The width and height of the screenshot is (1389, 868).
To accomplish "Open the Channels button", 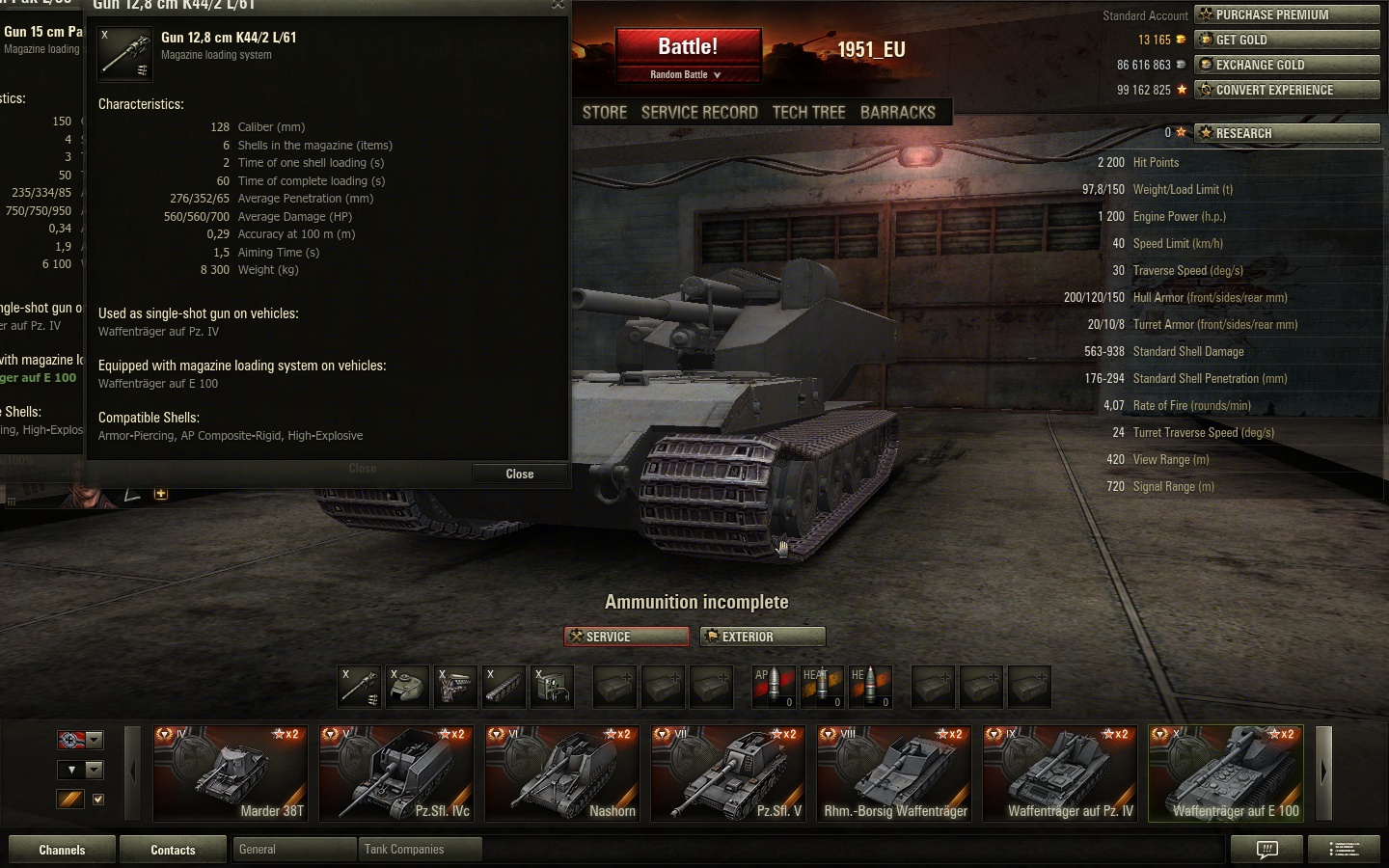I will click(62, 850).
